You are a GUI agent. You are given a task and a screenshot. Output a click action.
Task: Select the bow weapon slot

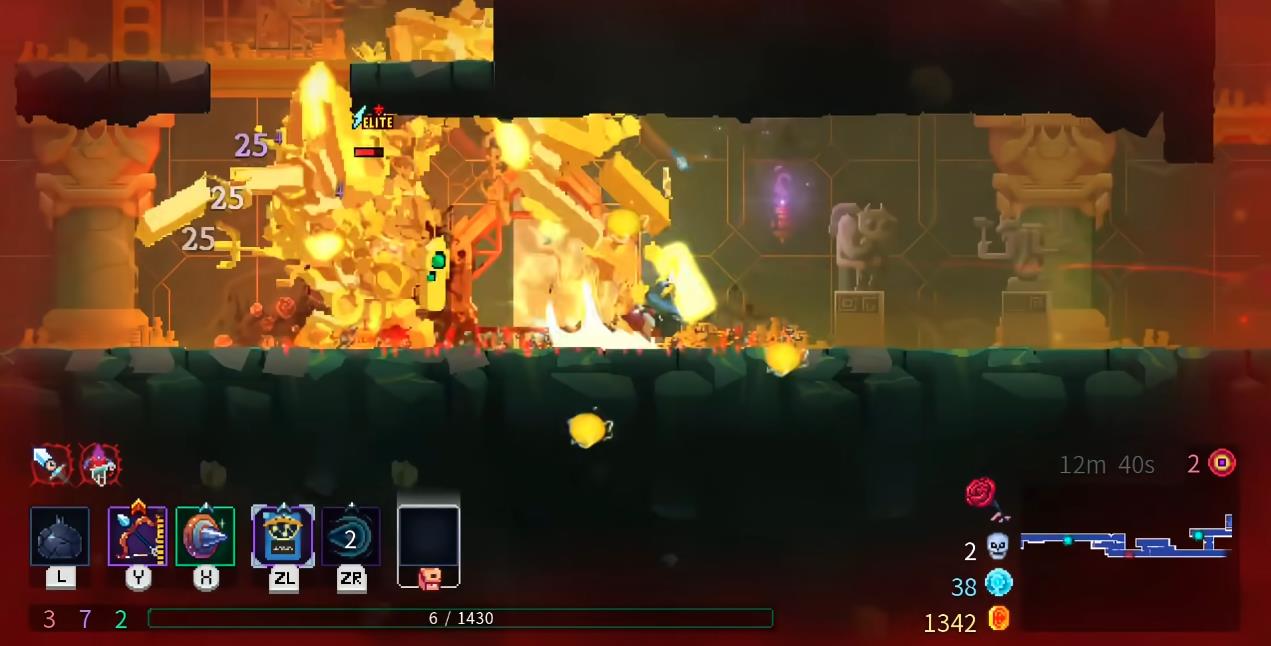pyautogui.click(x=137, y=537)
